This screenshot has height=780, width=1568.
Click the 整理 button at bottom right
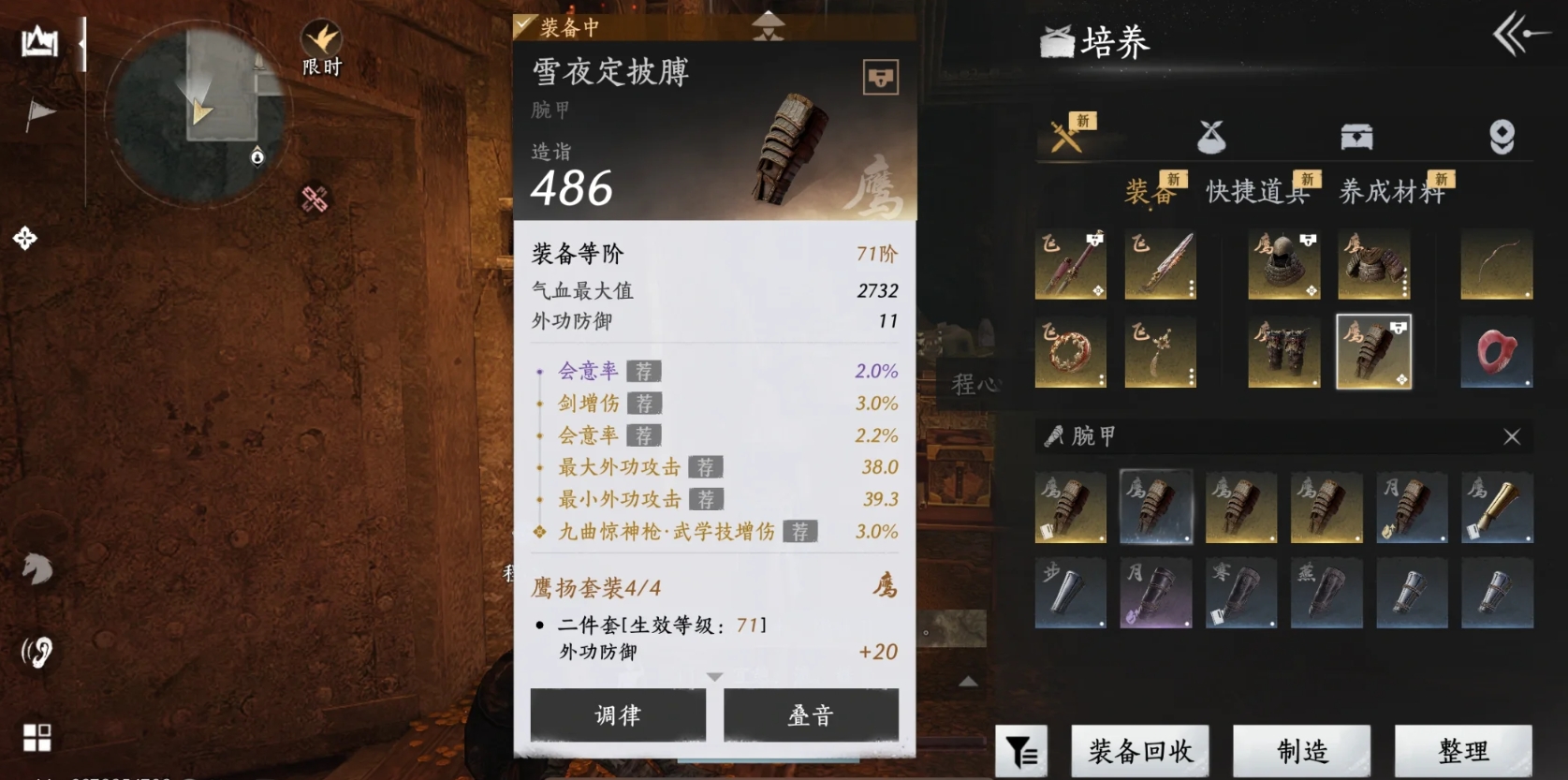[x=1465, y=750]
